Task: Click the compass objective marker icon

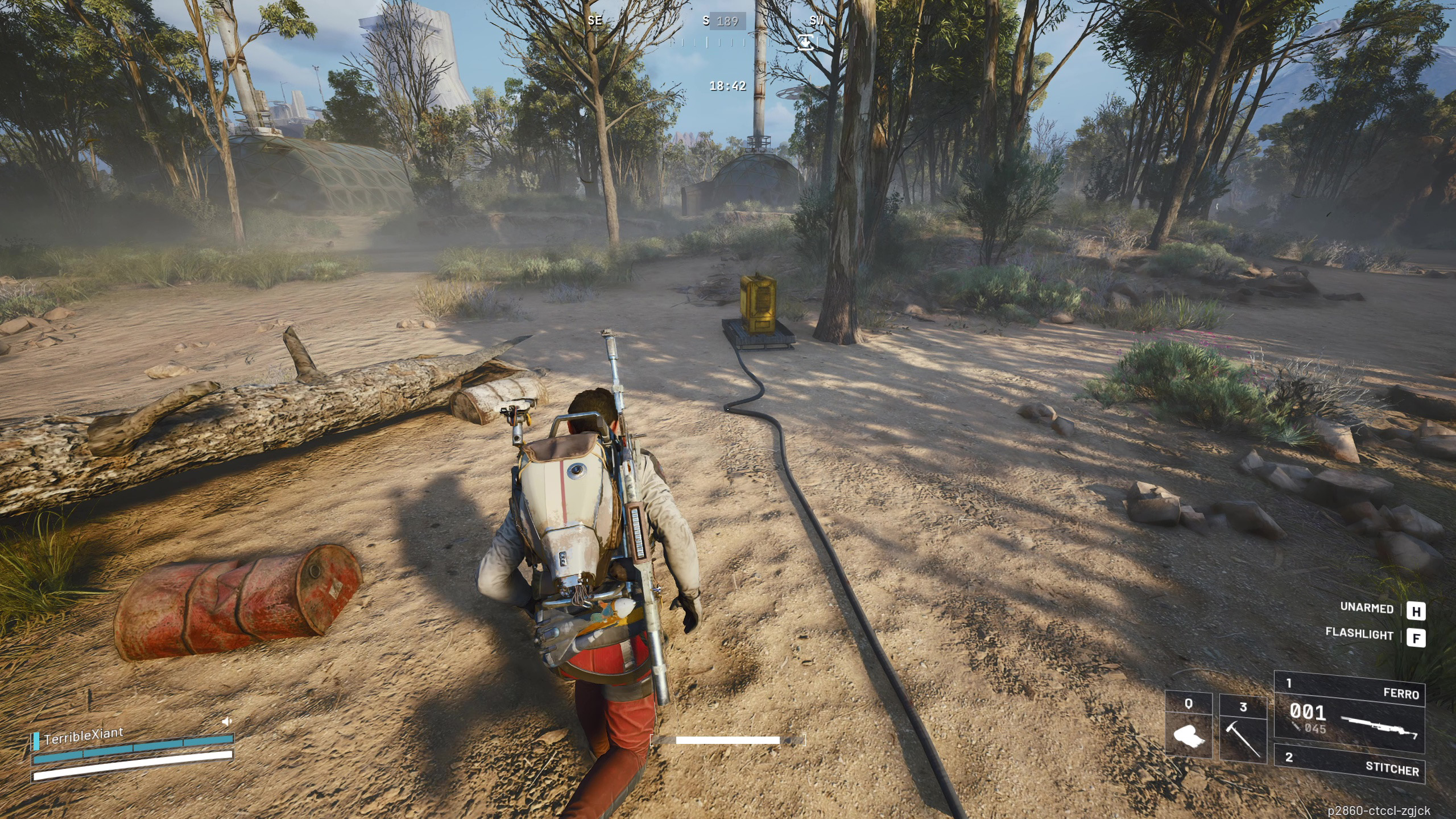Action: tap(805, 42)
